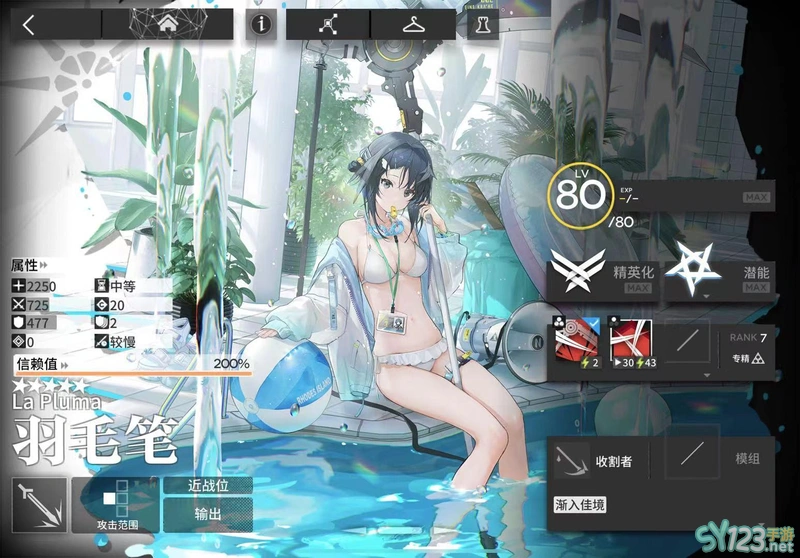Click the chess piece icon button
Image resolution: width=800 pixels, height=558 pixels.
coord(482,25)
